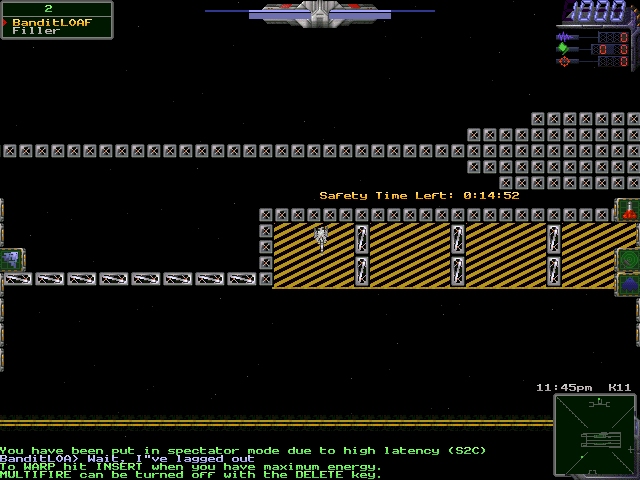This screenshot has height=480, width=640.
Task: Click the purple waveform status indicator
Action: [563, 36]
